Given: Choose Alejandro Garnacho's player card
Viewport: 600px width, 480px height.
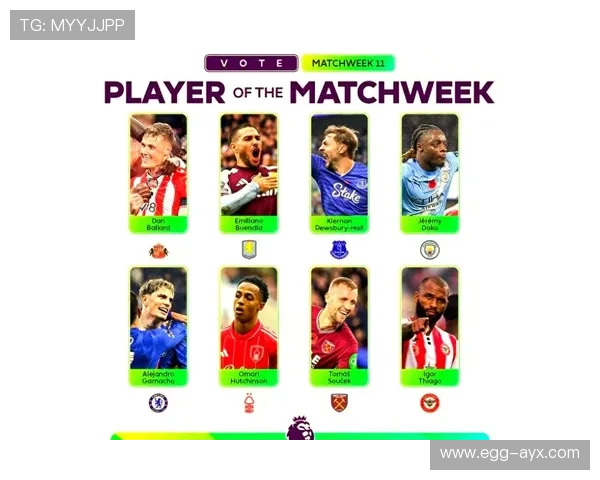Looking at the screenshot, I should [x=158, y=325].
